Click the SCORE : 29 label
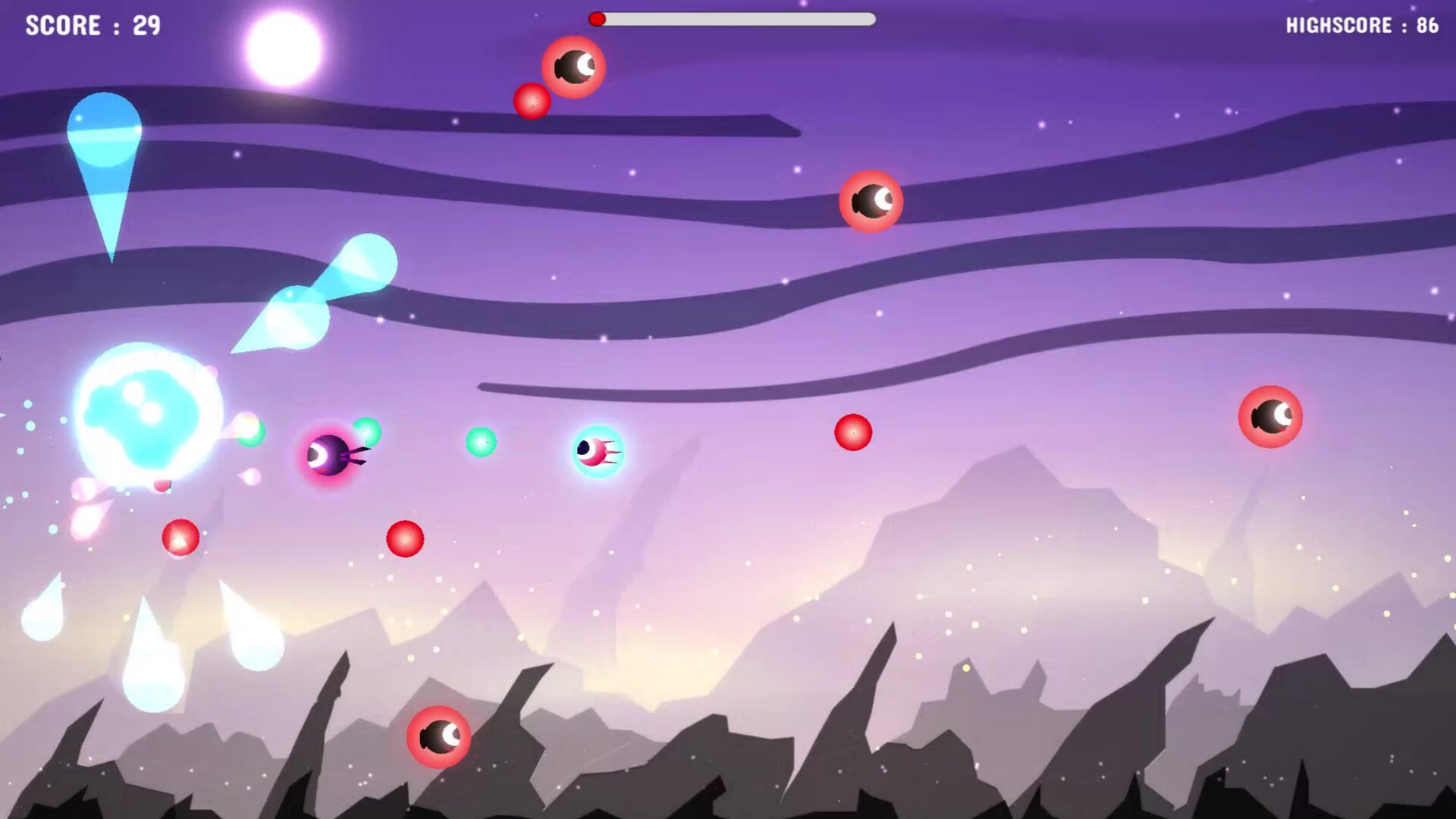 [91, 25]
